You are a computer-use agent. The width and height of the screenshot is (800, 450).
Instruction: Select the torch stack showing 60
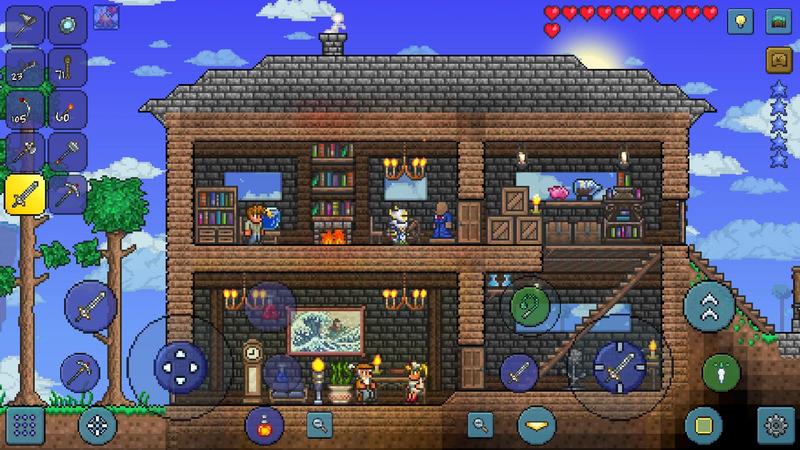pyautogui.click(x=68, y=108)
